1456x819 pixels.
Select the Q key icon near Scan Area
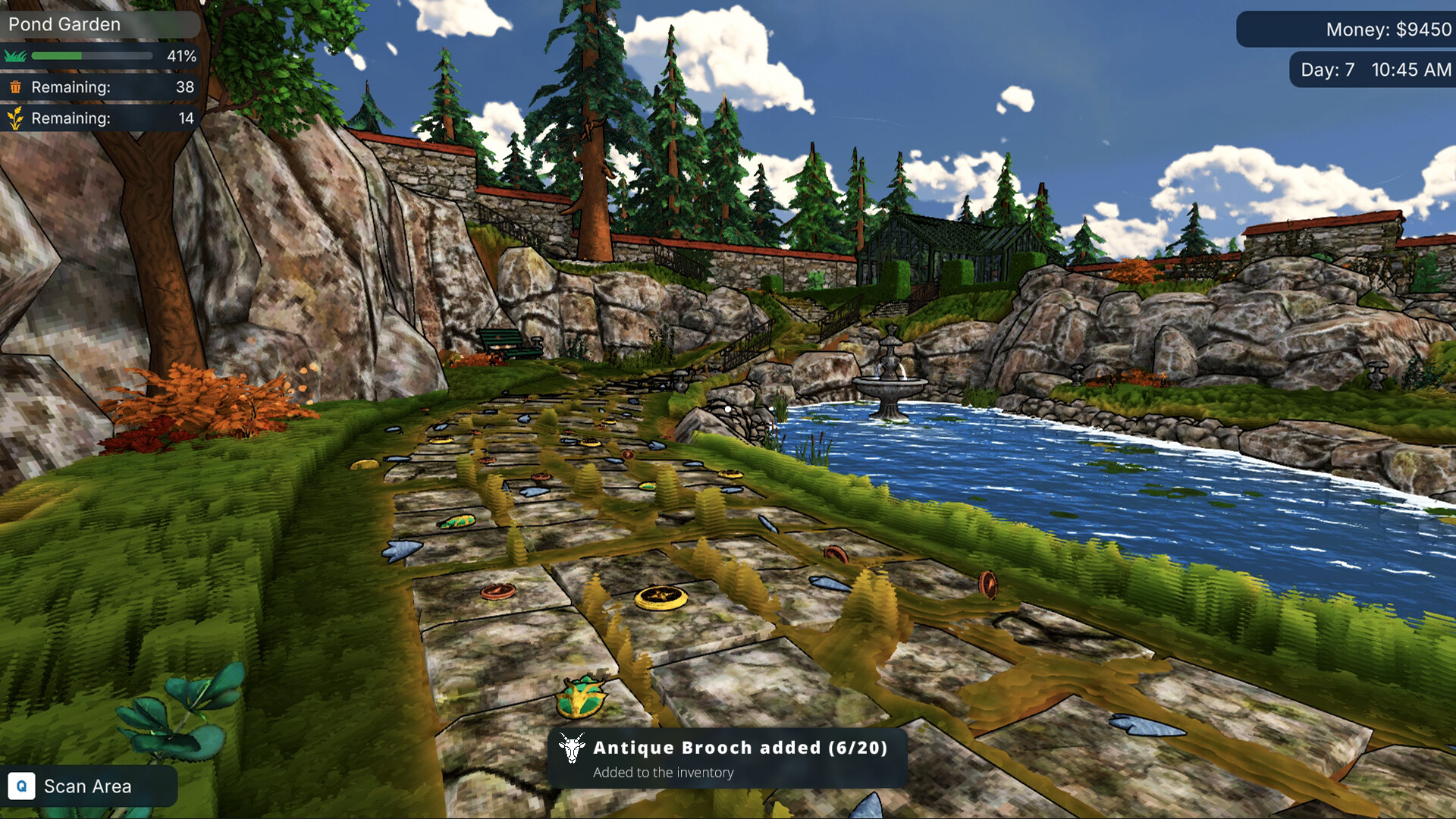[23, 786]
